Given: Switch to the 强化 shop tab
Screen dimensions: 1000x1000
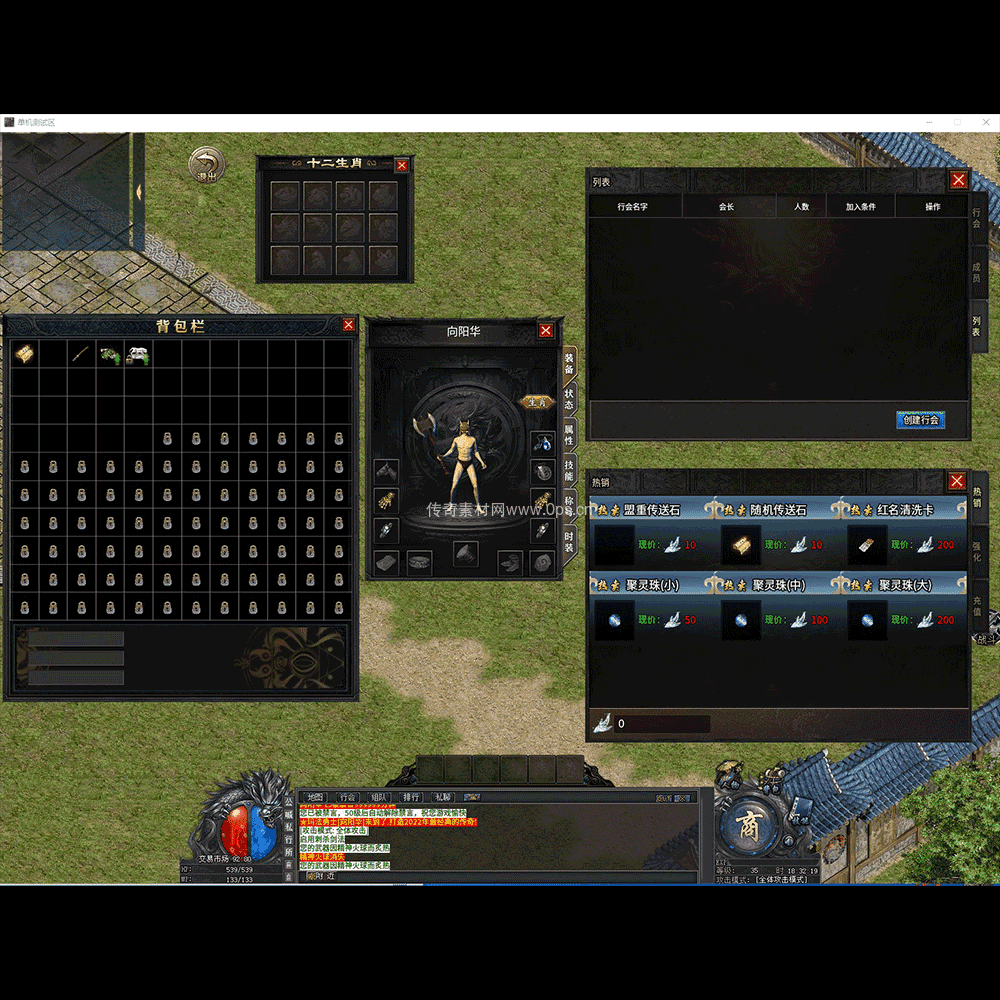Looking at the screenshot, I should pyautogui.click(x=978, y=550).
